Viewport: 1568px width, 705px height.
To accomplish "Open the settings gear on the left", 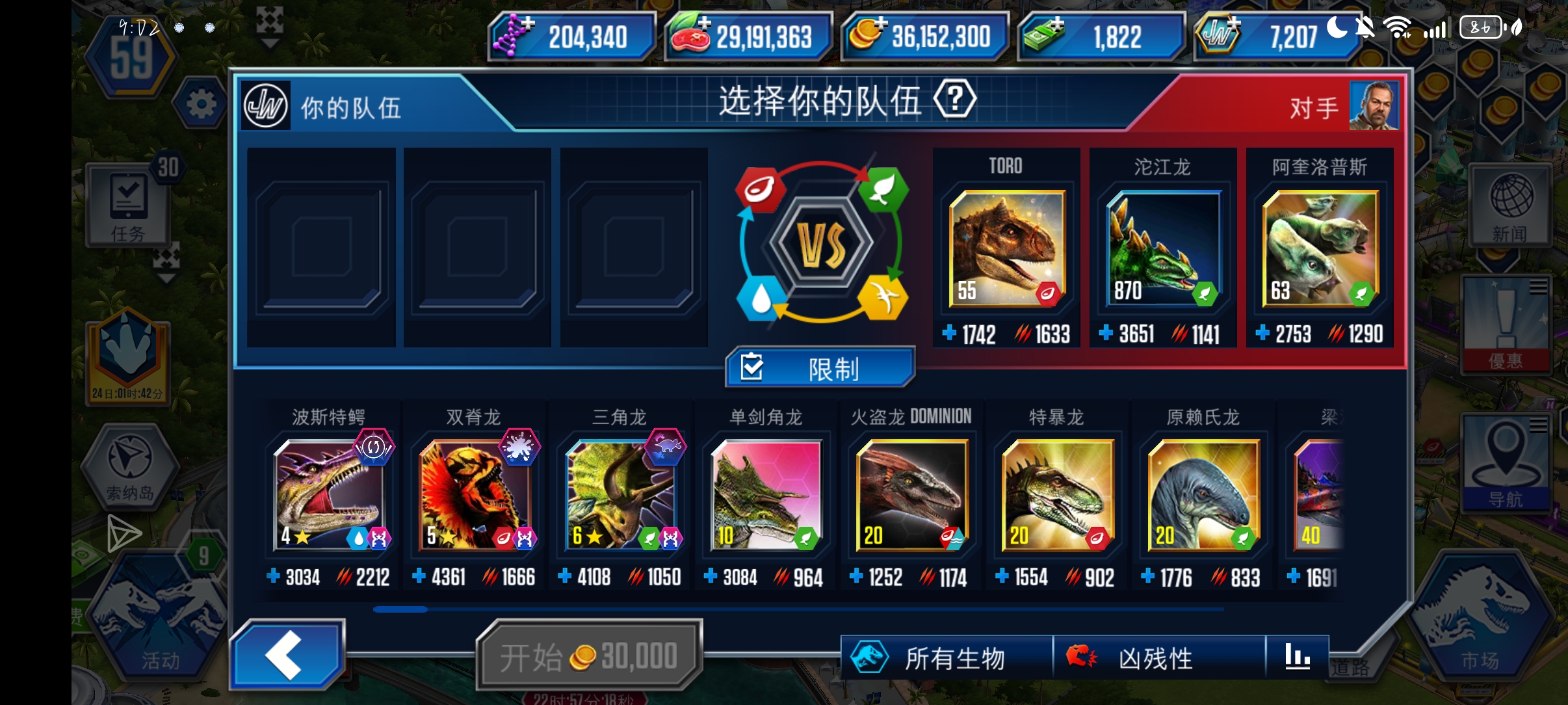I will pos(202,104).
